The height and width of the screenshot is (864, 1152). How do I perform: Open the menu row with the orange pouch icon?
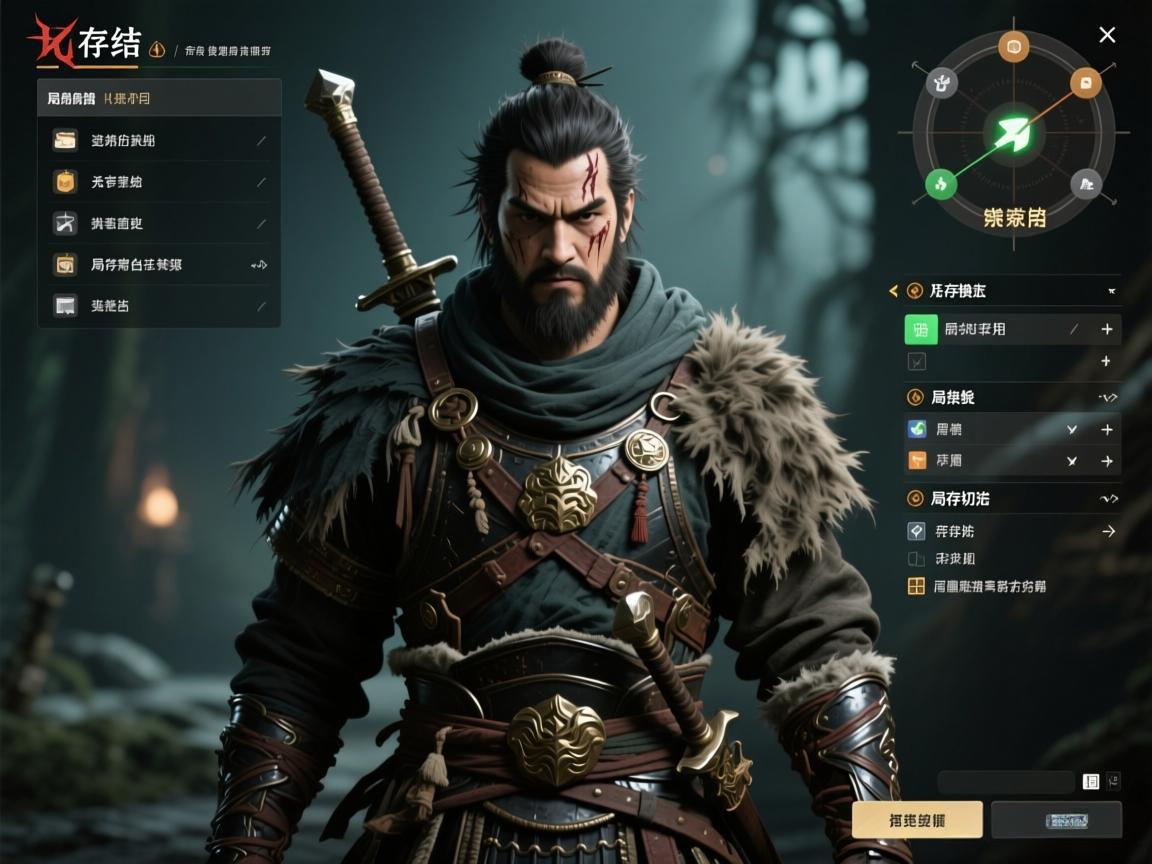(x=159, y=182)
